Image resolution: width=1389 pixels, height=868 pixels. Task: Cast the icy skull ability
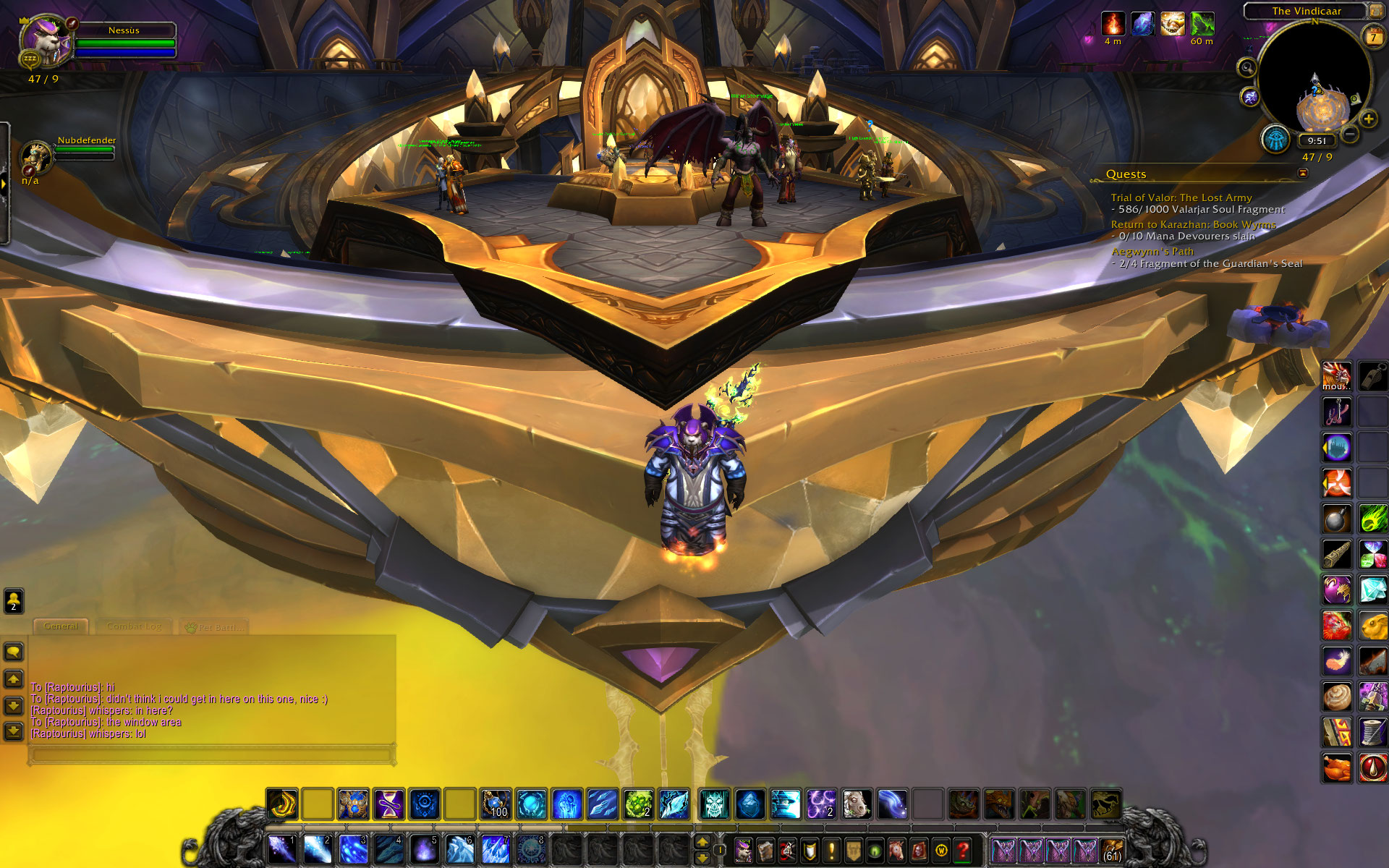714,804
